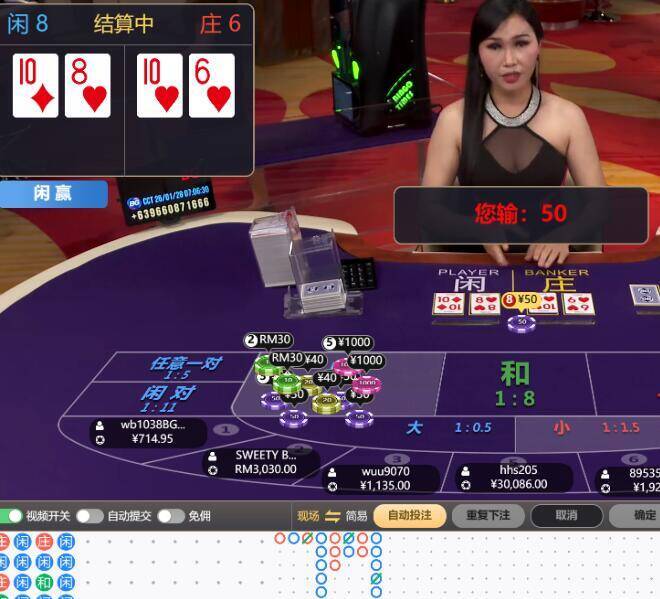The width and height of the screenshot is (660, 599).
Task: Cancel the bet with 取消
Action: pyautogui.click(x=567, y=516)
